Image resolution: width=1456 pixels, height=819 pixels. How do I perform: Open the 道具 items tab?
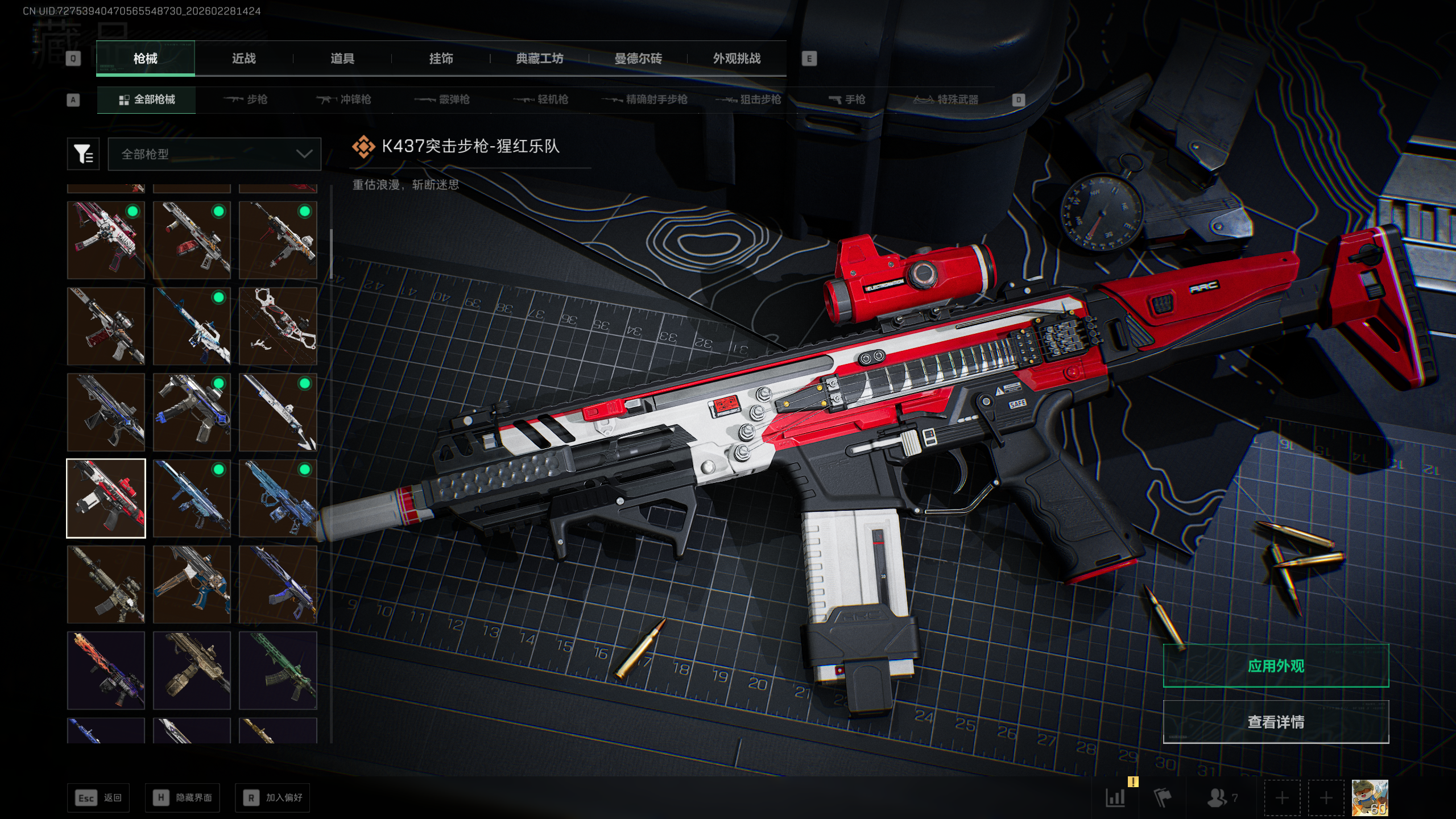coord(342,59)
